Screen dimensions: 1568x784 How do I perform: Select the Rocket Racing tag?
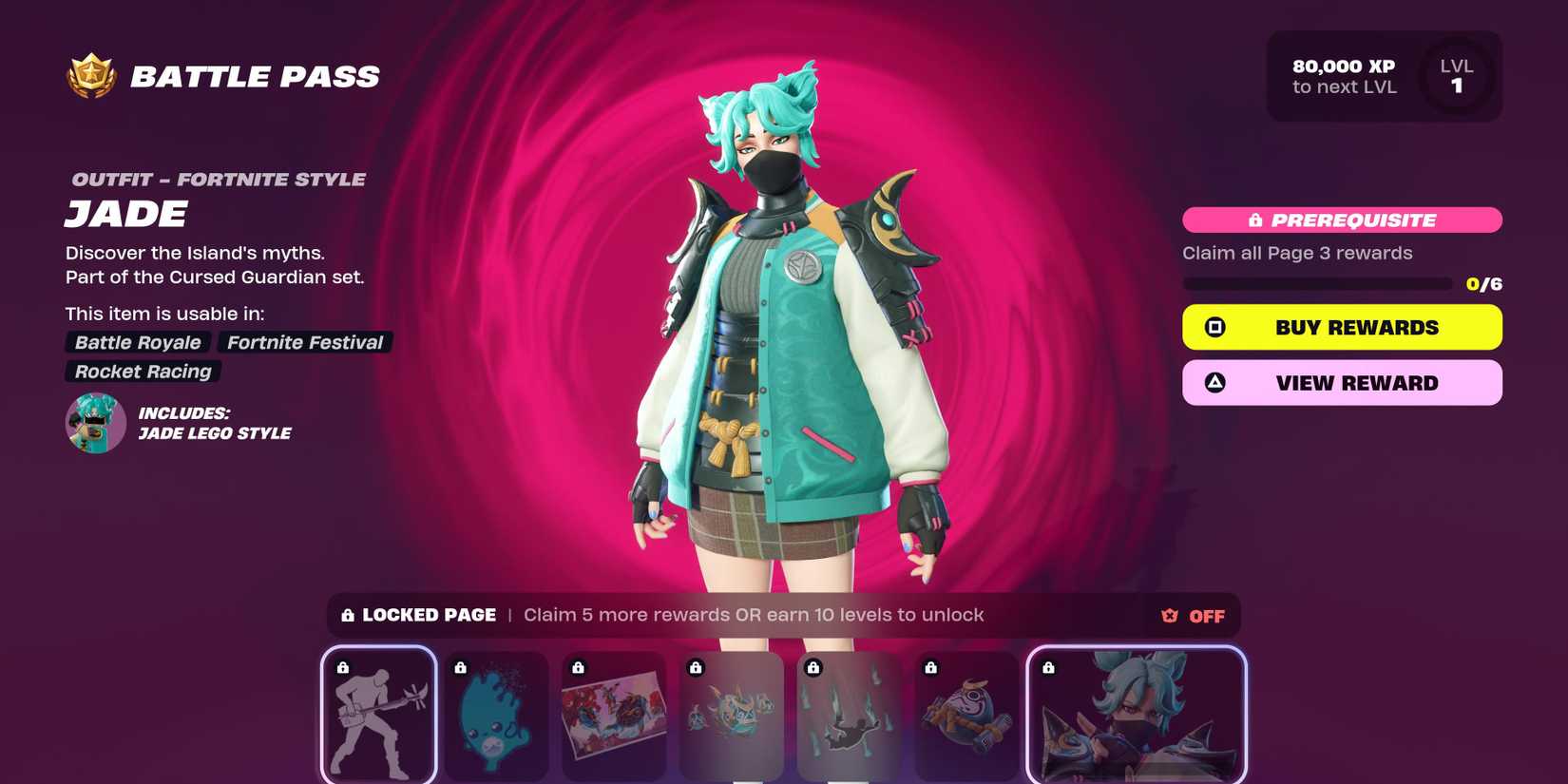[141, 372]
